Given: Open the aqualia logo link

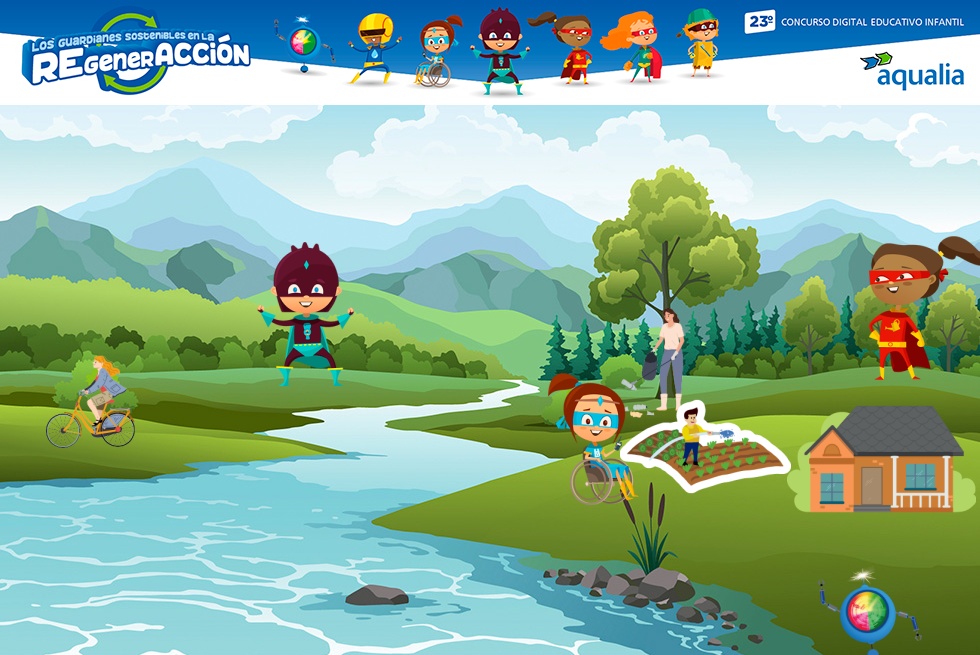Looking at the screenshot, I should pyautogui.click(x=911, y=70).
